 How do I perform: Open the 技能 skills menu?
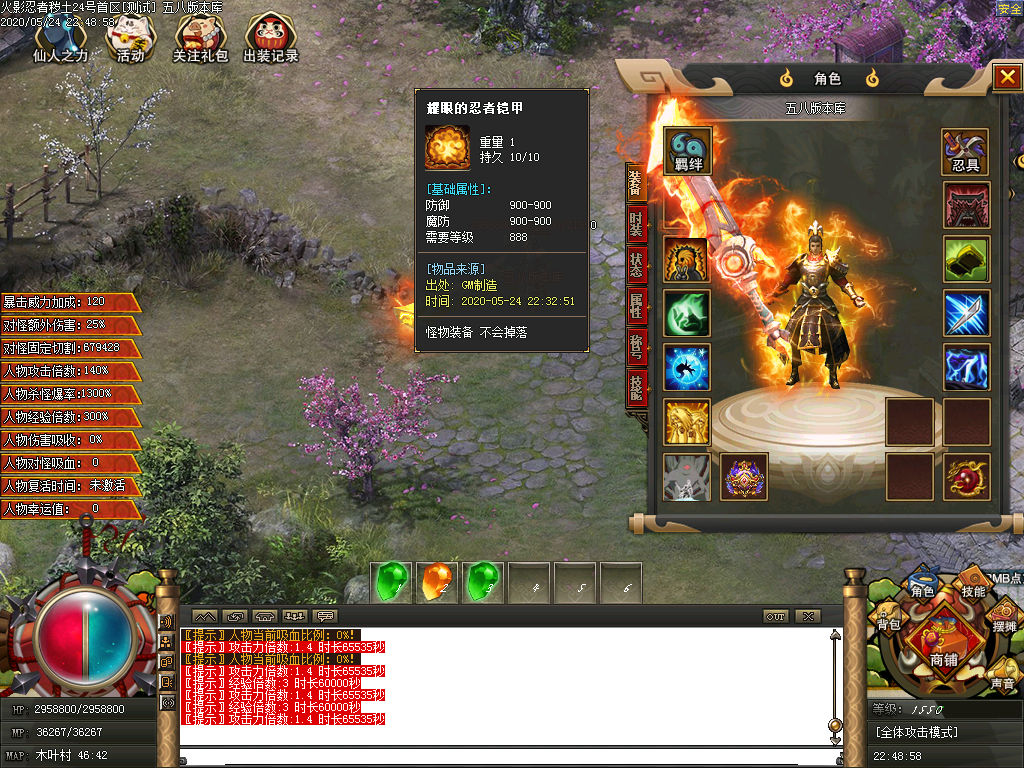click(973, 591)
